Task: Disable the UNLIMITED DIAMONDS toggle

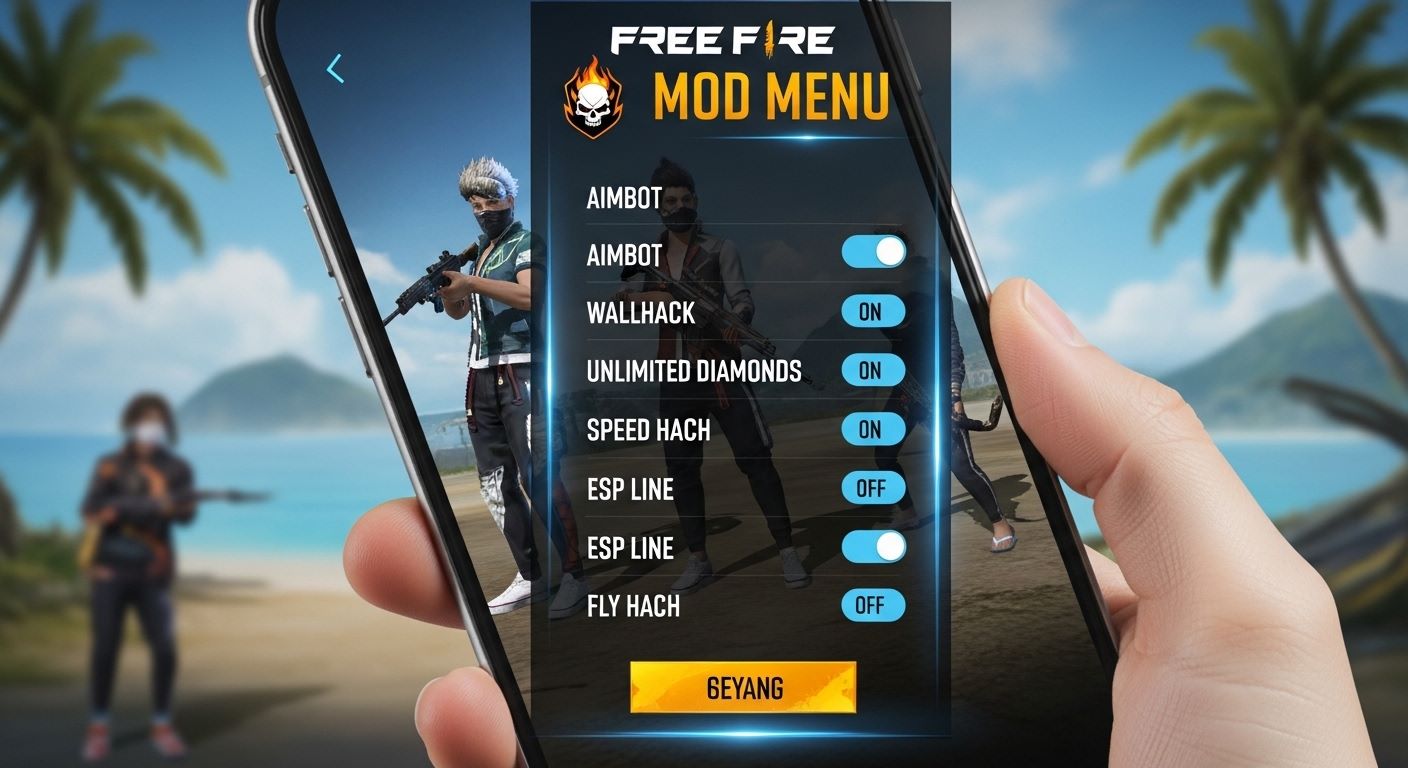Action: tap(873, 370)
